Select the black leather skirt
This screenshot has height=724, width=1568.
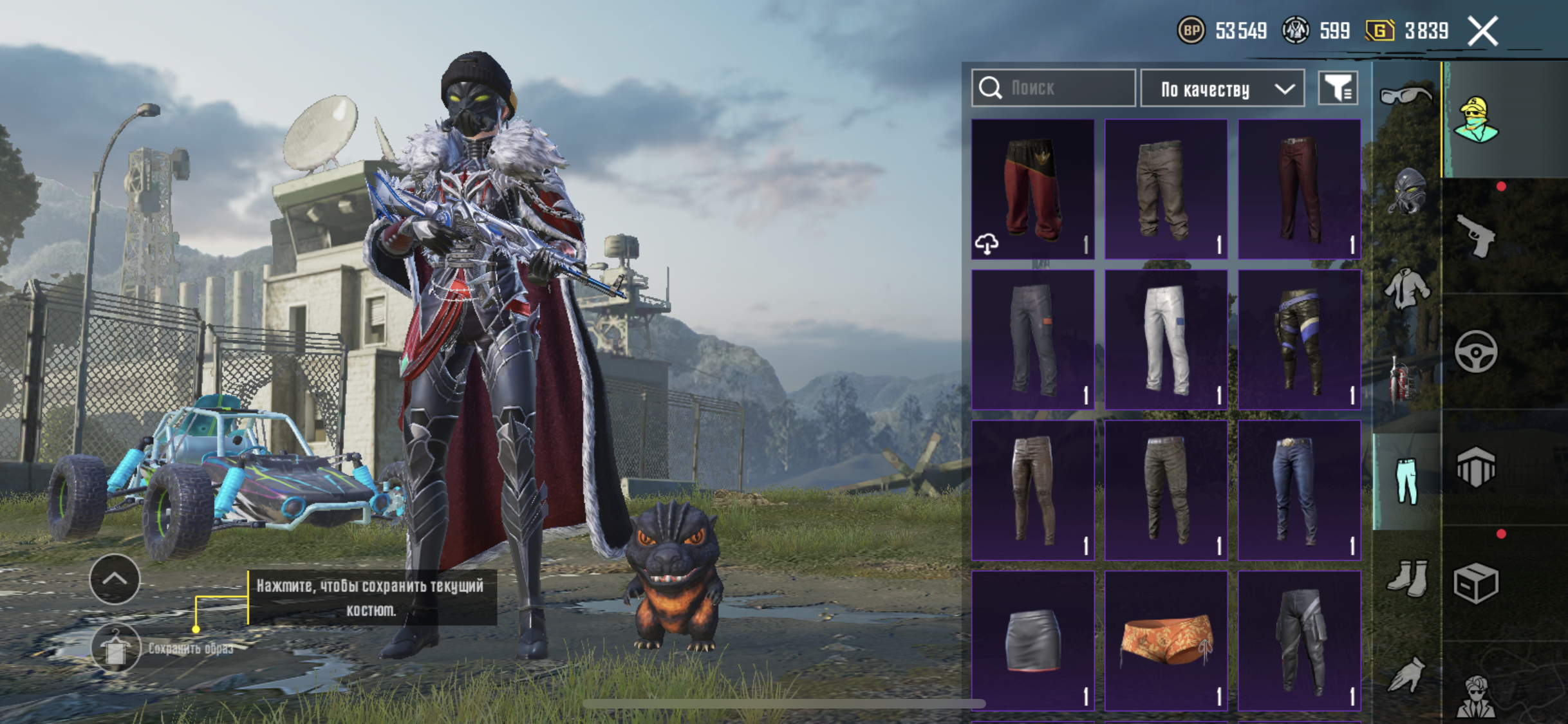1032,640
